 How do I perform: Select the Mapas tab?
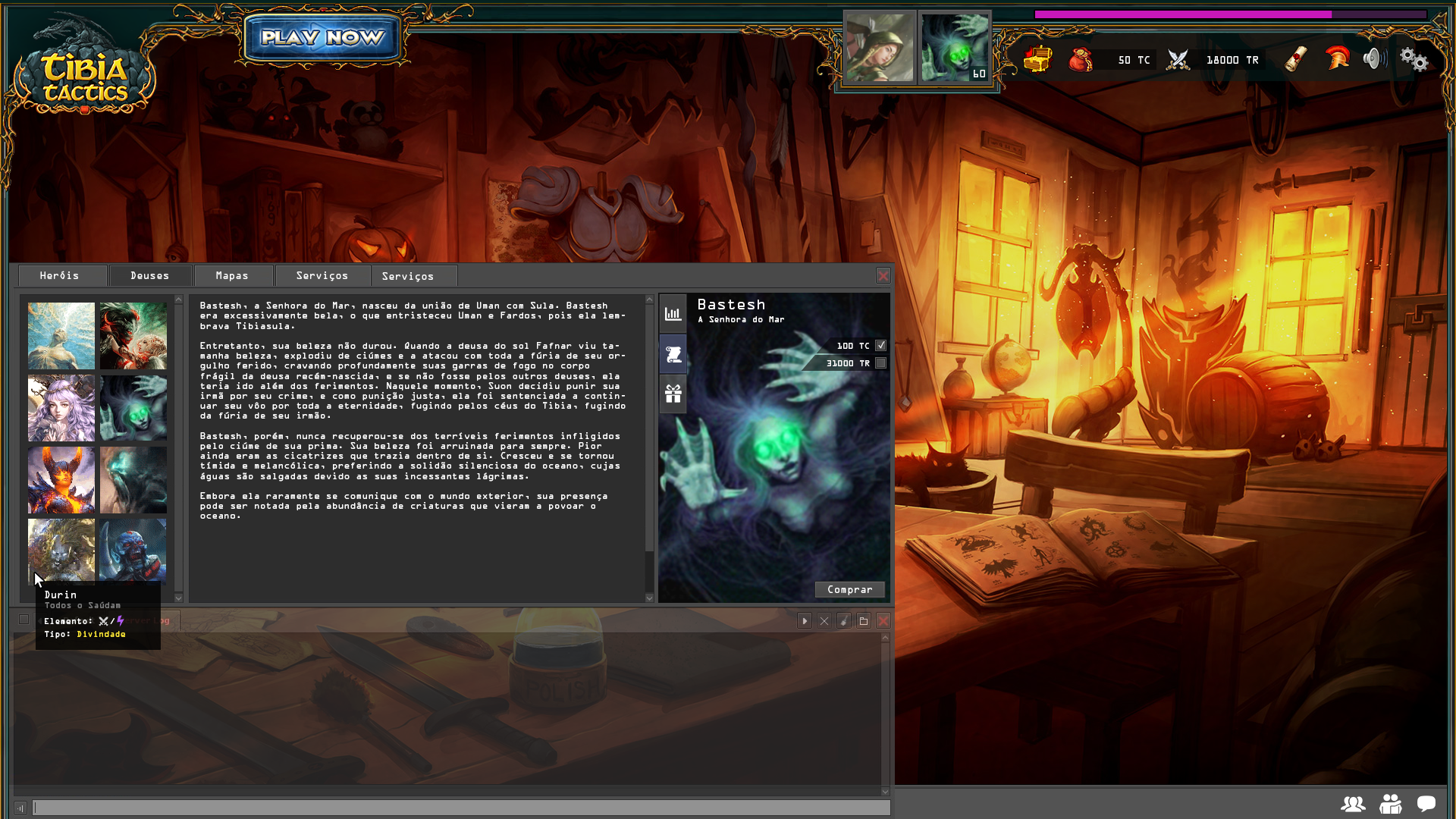coord(232,276)
